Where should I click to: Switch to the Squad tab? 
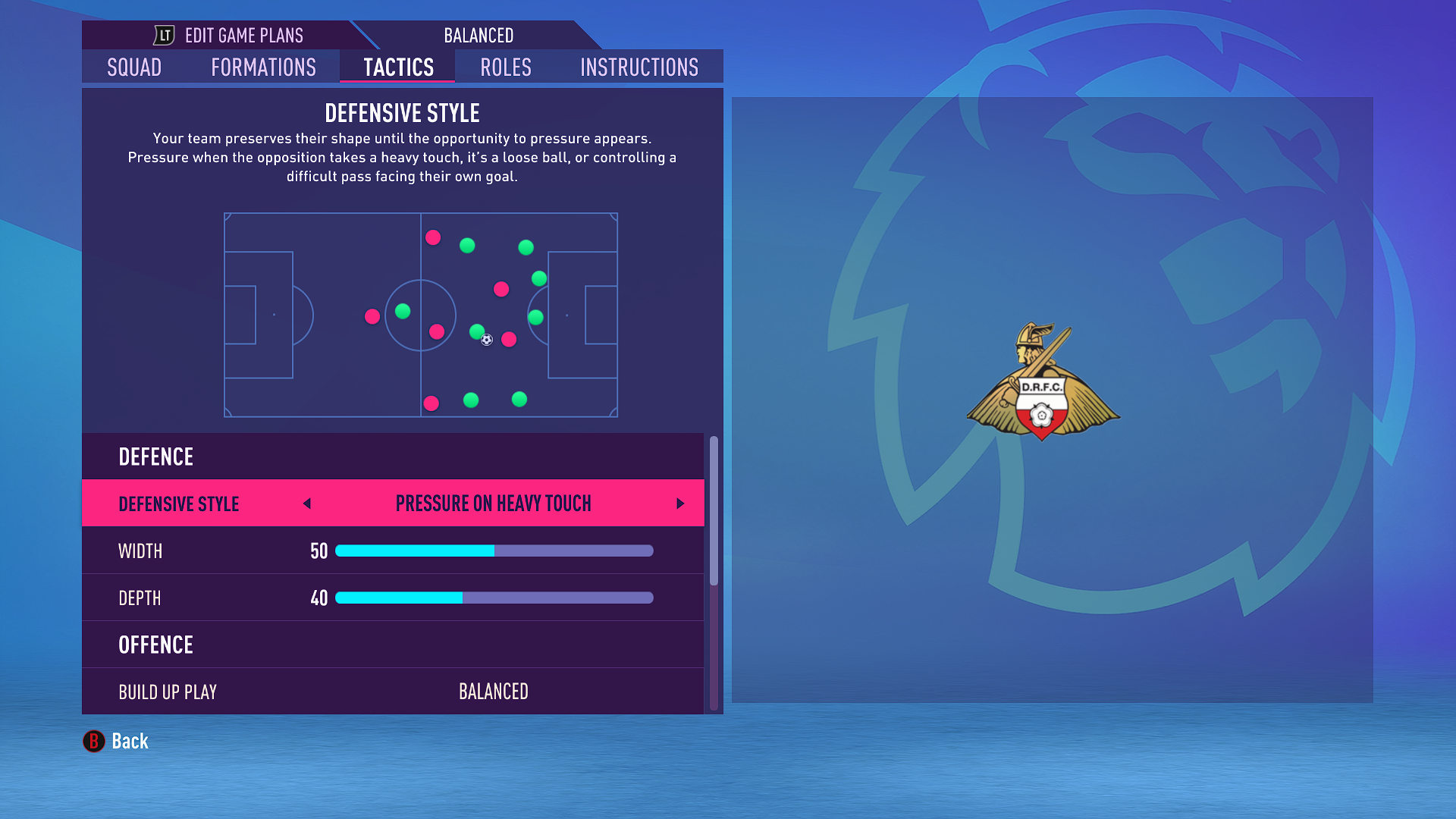click(134, 67)
